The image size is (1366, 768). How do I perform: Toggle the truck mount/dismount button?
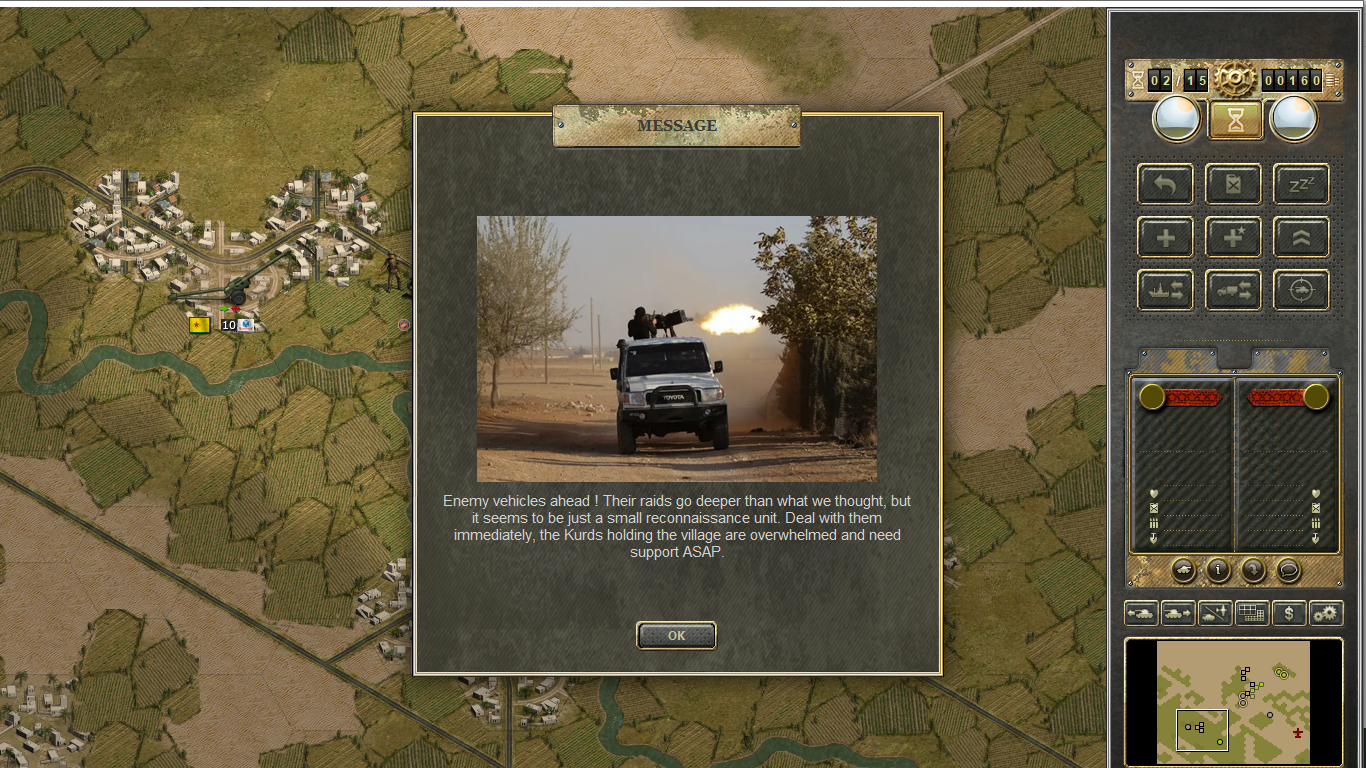click(x=1233, y=290)
